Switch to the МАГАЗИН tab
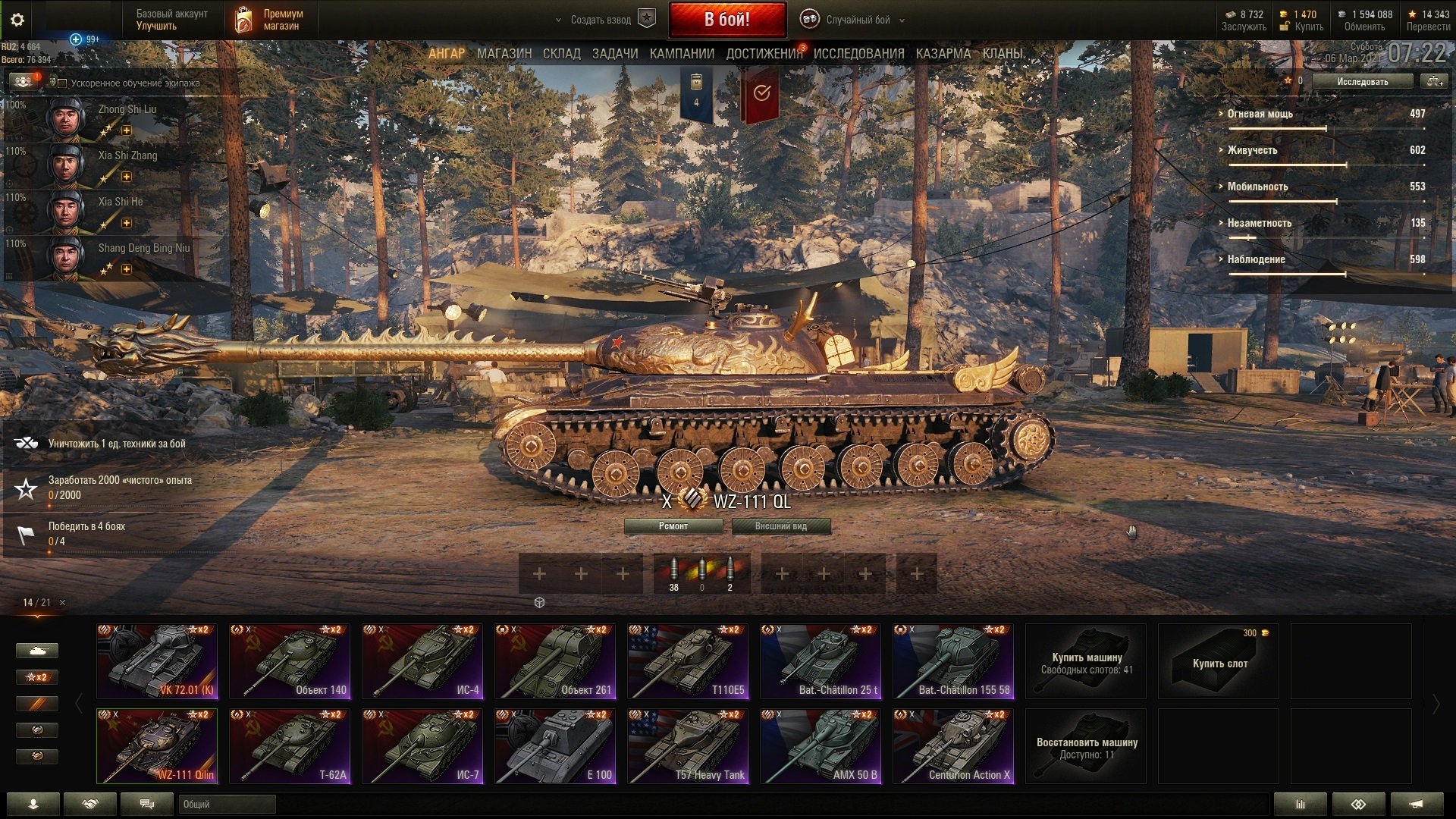 tap(504, 54)
